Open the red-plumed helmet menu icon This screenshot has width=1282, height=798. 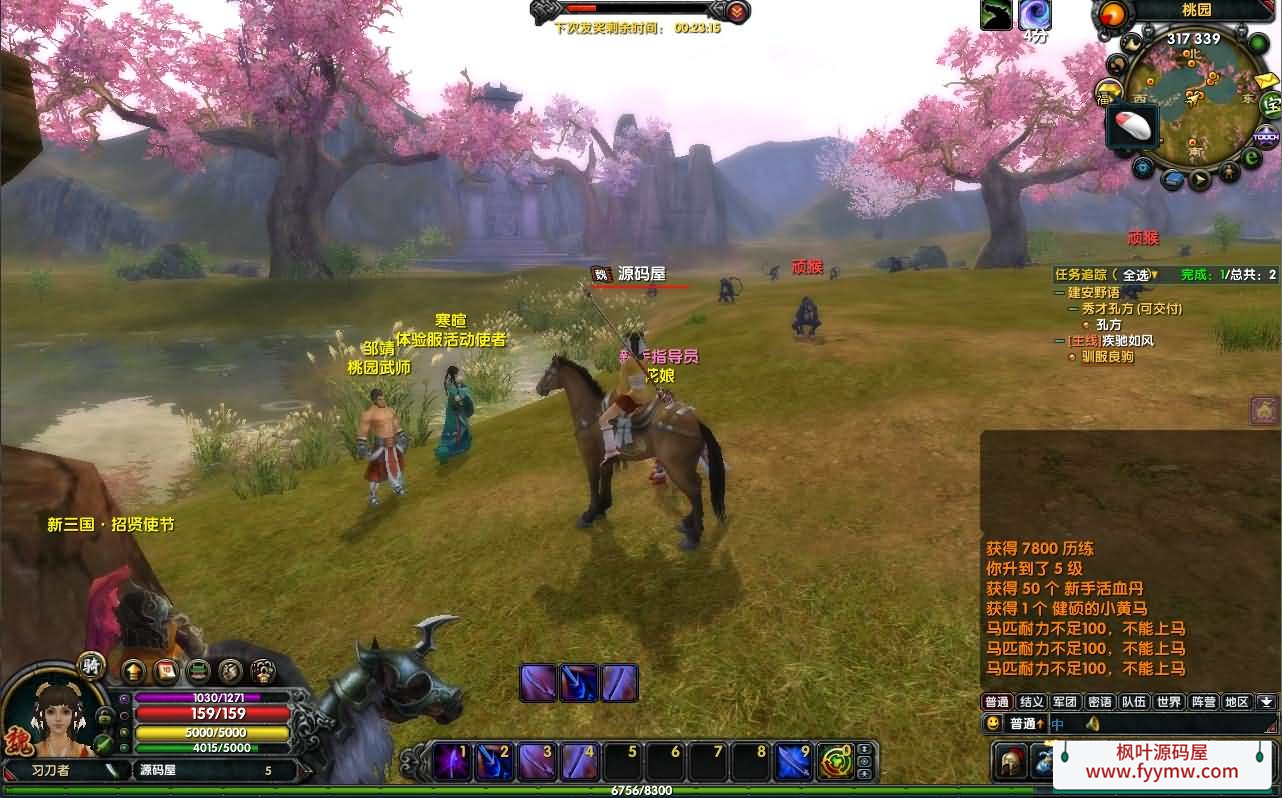click(1012, 762)
